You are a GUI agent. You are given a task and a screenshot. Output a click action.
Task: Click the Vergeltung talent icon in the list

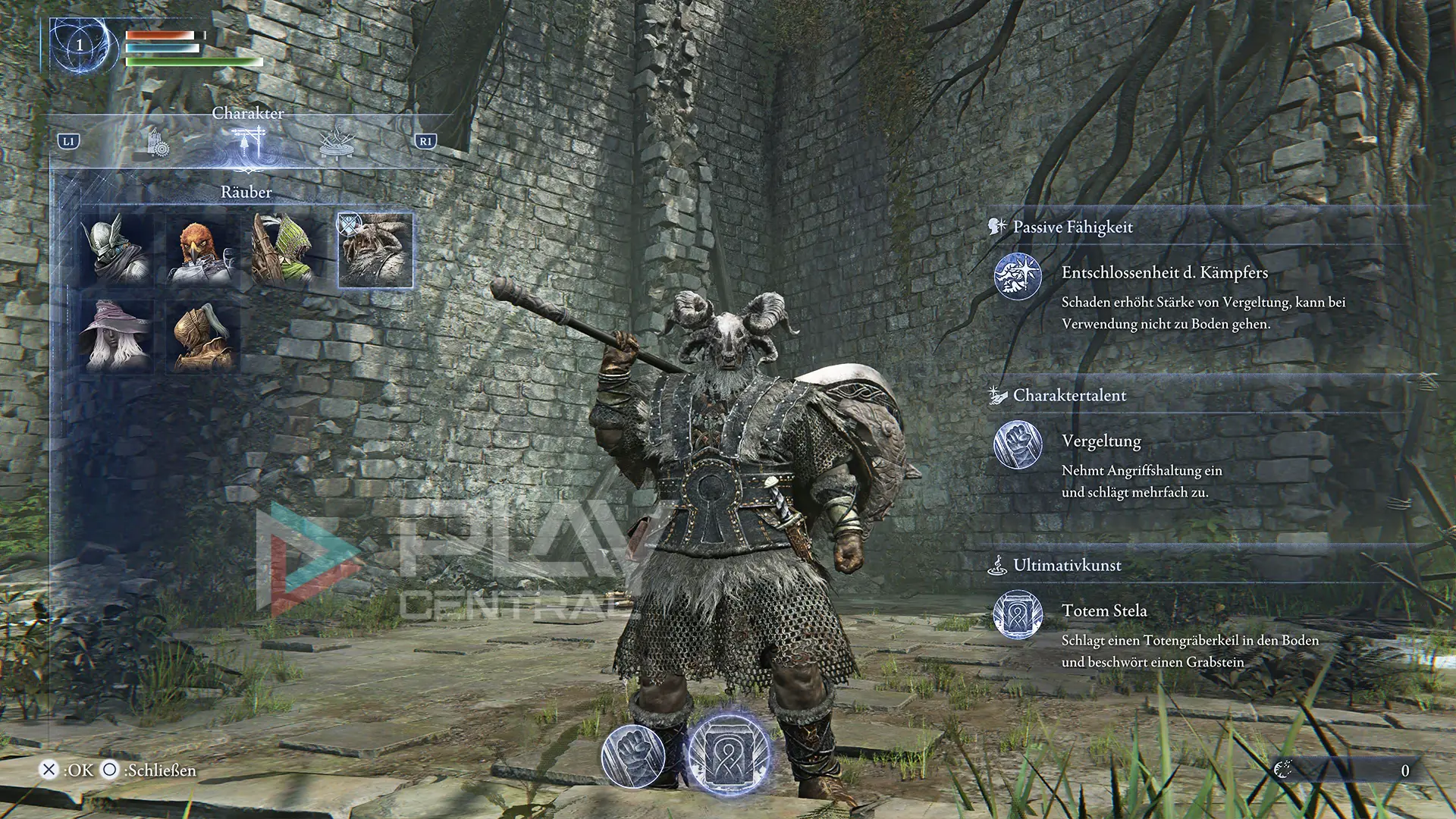pos(1018,445)
